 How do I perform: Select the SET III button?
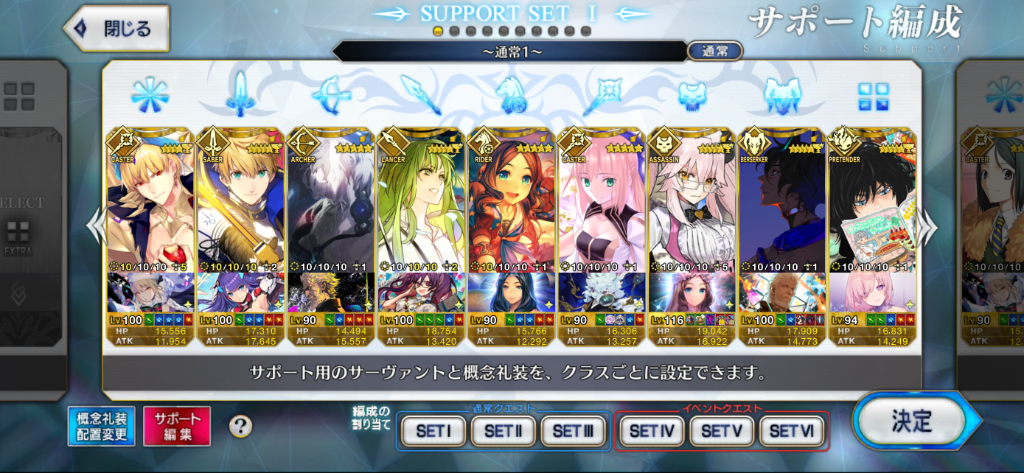click(574, 431)
